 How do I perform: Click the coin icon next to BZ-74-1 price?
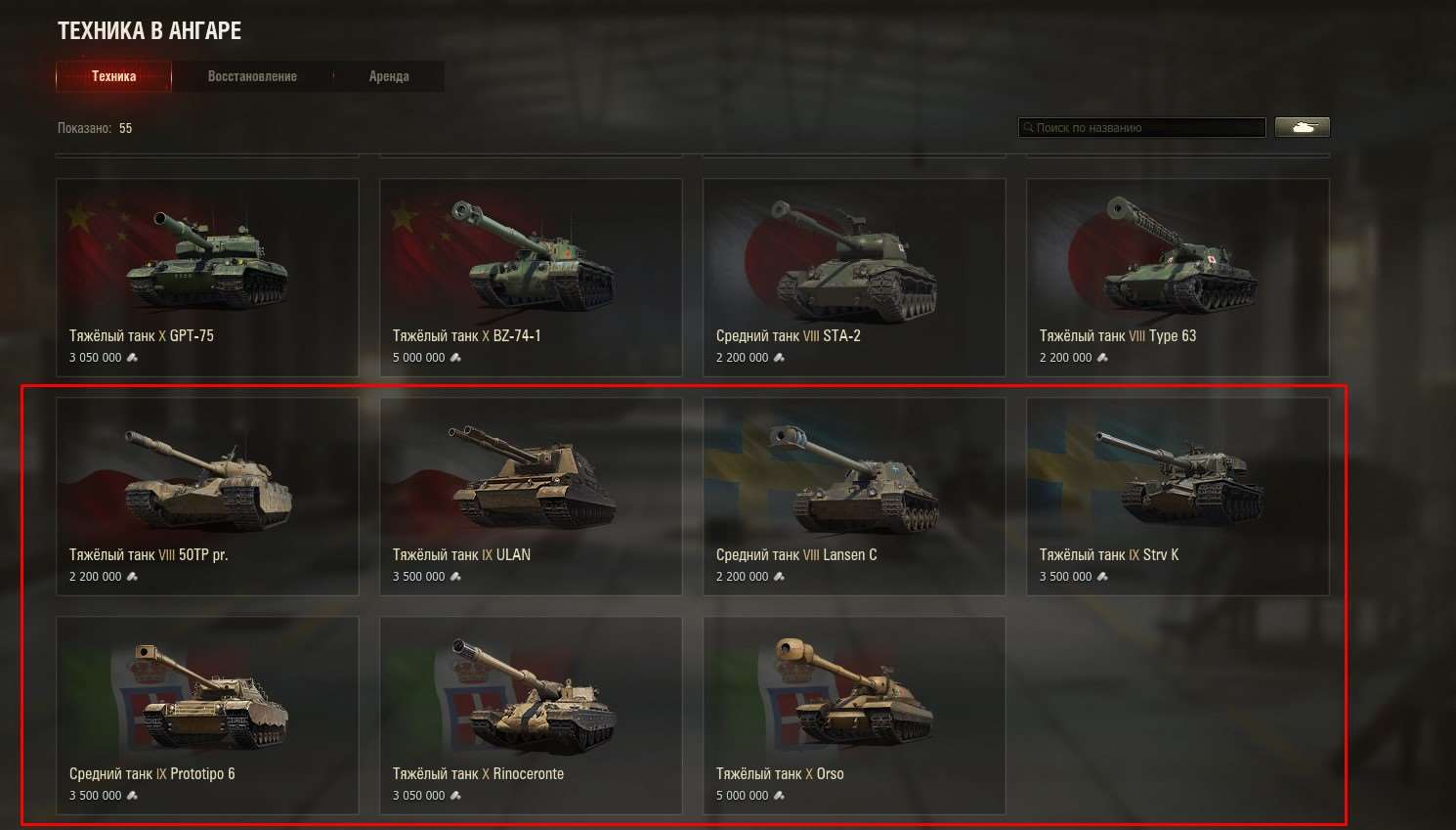coord(455,358)
